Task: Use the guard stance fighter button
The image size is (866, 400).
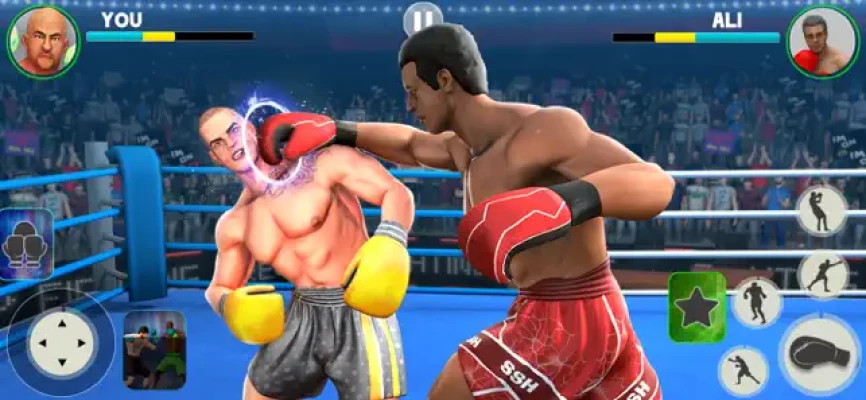Action: coord(821,210)
